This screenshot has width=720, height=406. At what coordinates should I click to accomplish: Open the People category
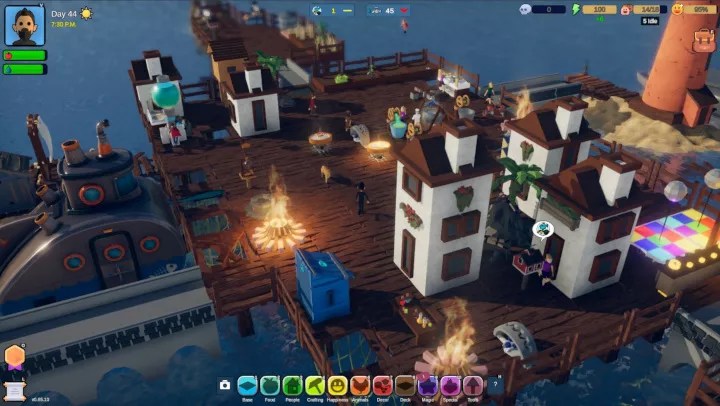pyautogui.click(x=293, y=385)
